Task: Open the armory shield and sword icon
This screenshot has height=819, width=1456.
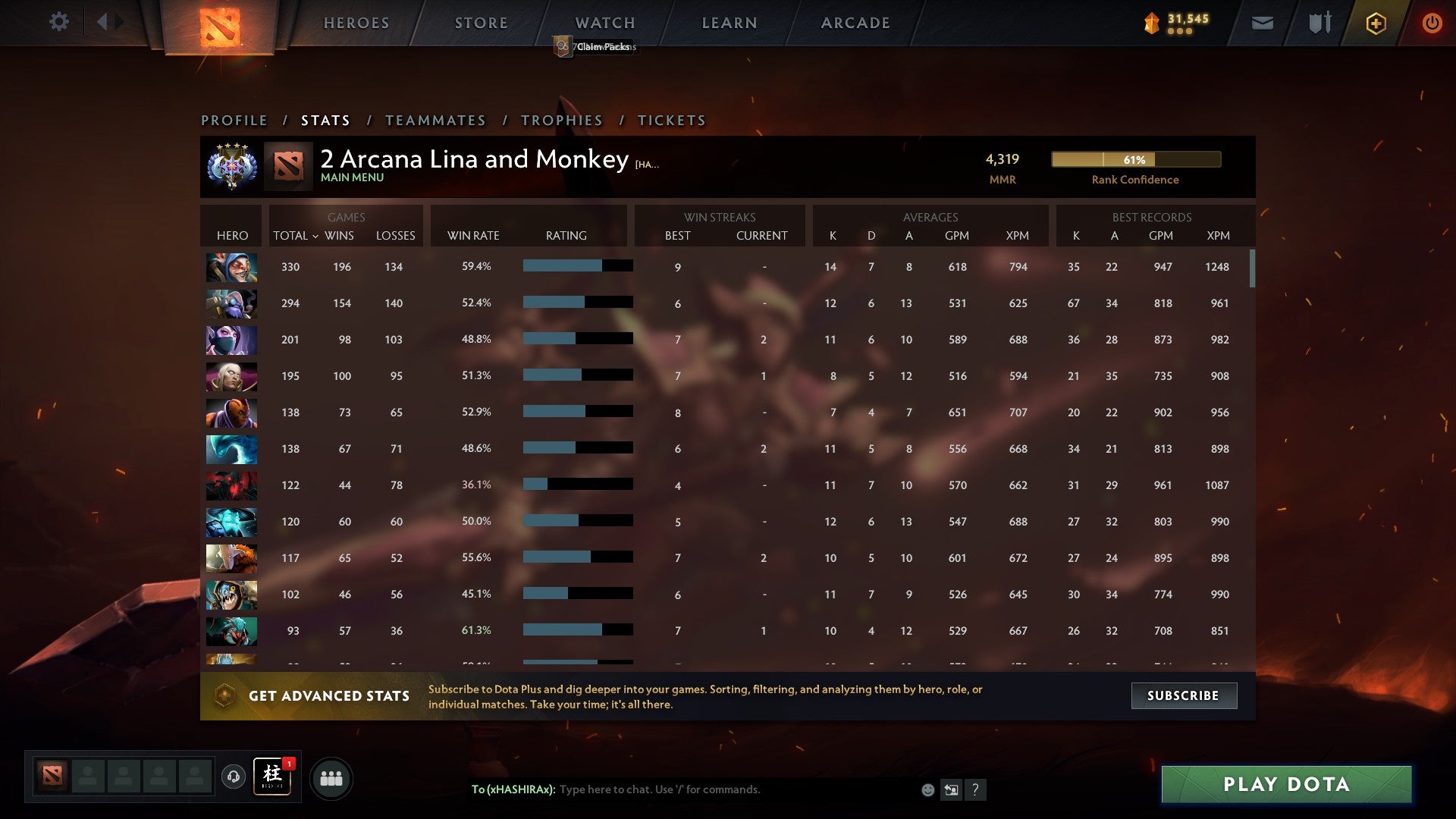Action: click(x=1319, y=23)
